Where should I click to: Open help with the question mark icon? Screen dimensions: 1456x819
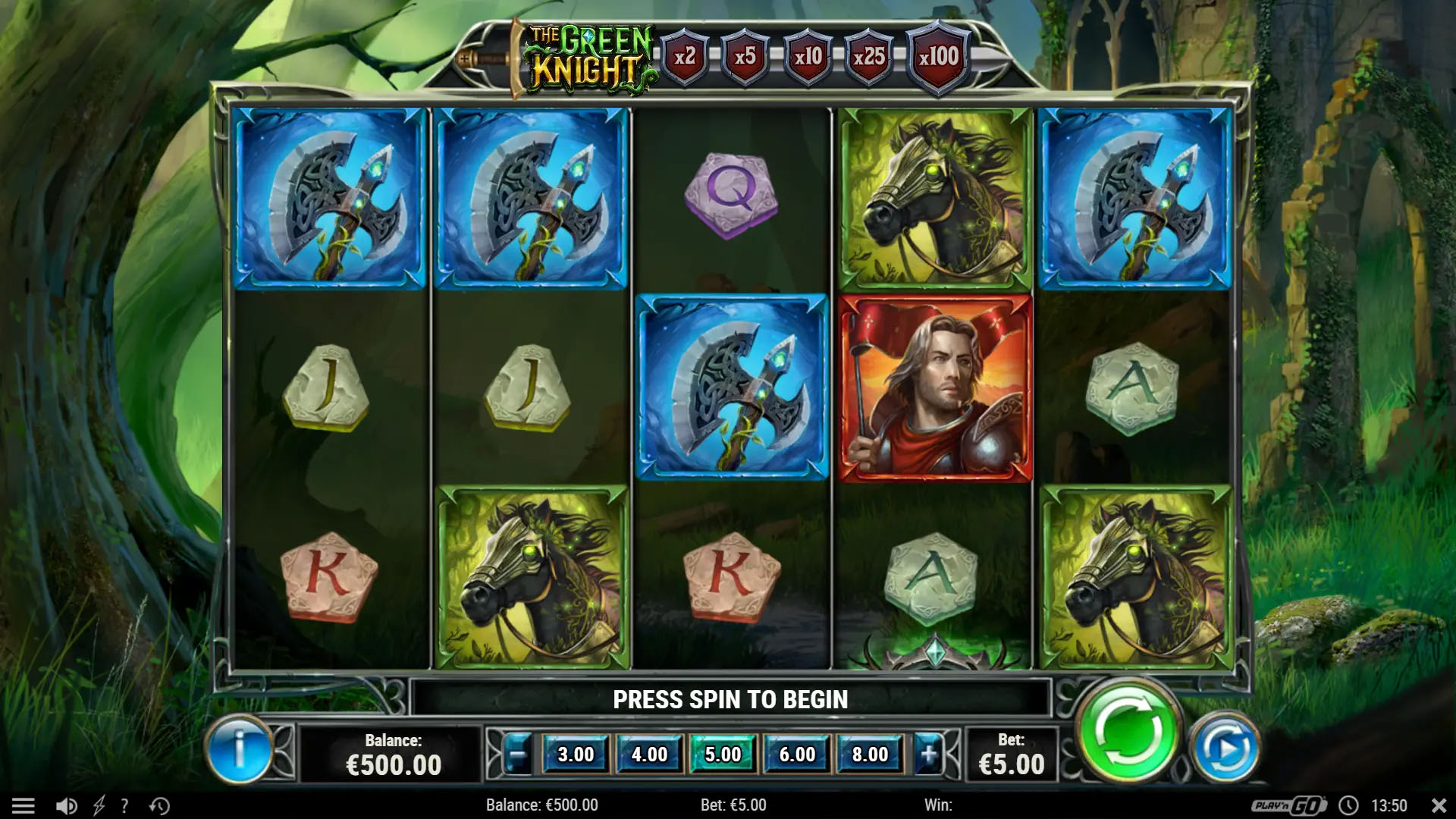tap(124, 805)
